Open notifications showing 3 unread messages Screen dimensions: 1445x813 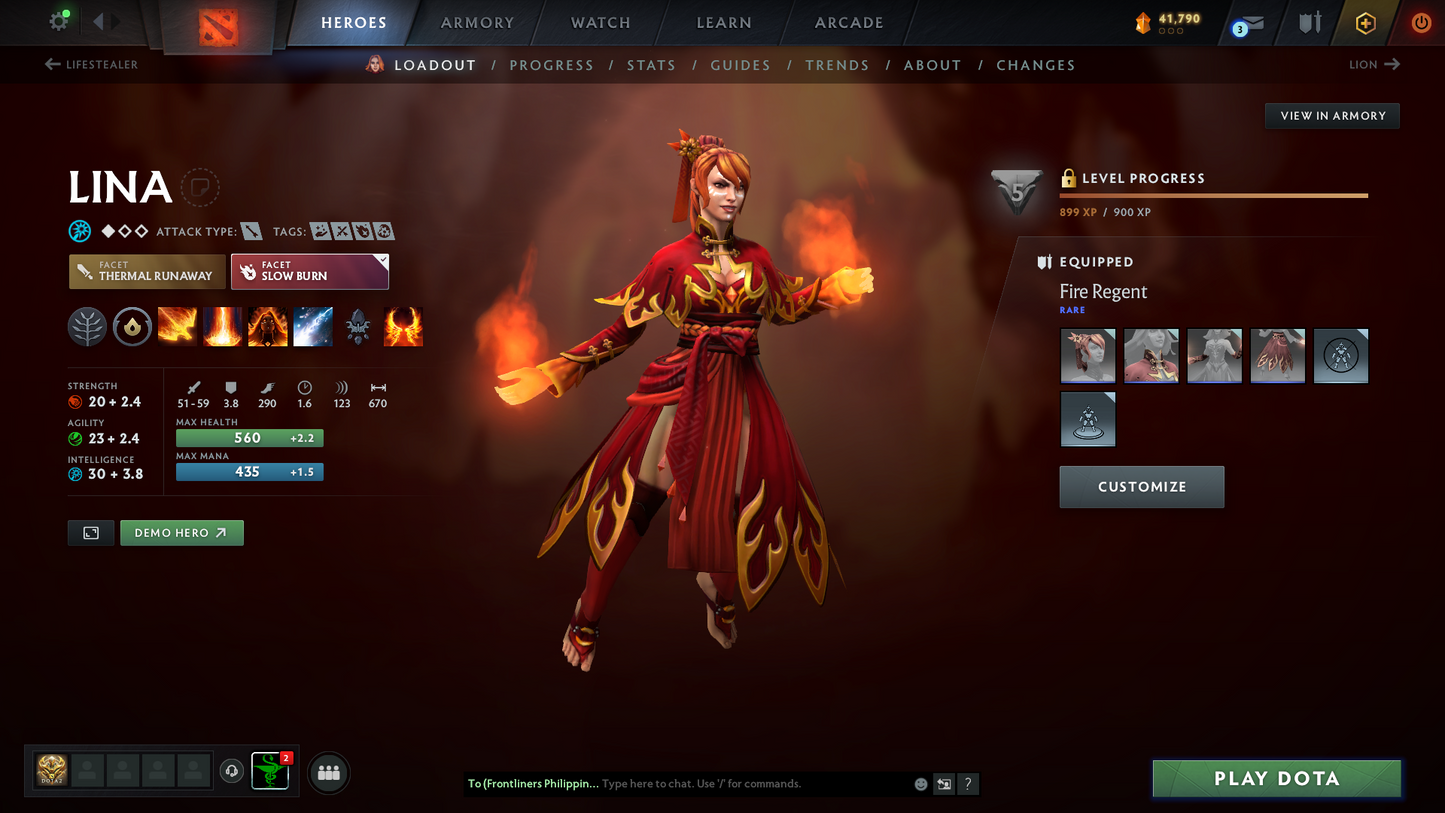(1250, 22)
